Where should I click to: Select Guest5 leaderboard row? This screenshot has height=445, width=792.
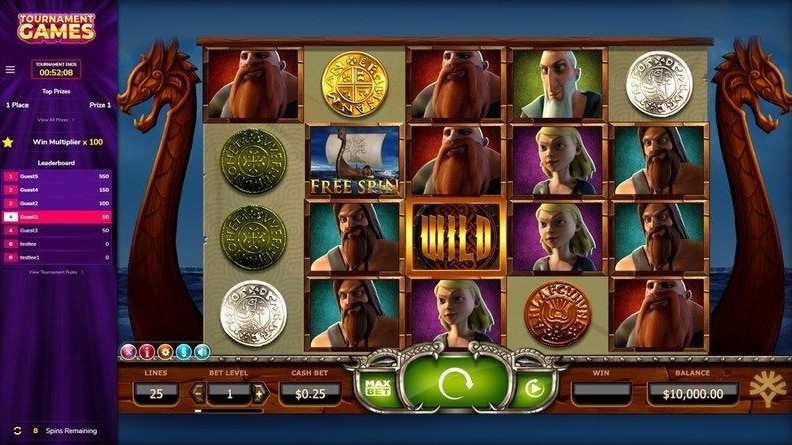click(x=58, y=176)
